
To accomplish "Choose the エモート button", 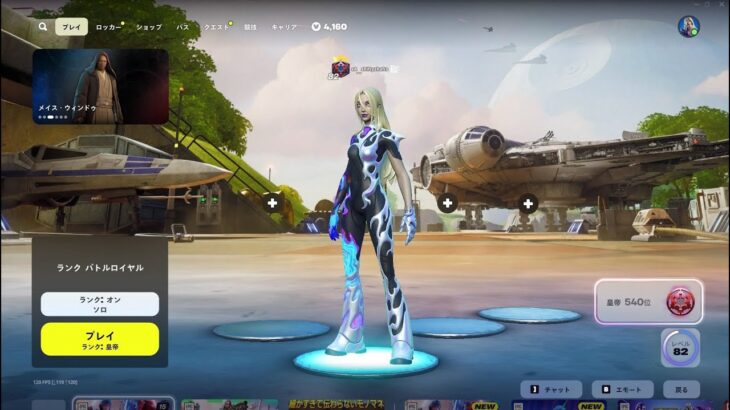I will tap(622, 389).
